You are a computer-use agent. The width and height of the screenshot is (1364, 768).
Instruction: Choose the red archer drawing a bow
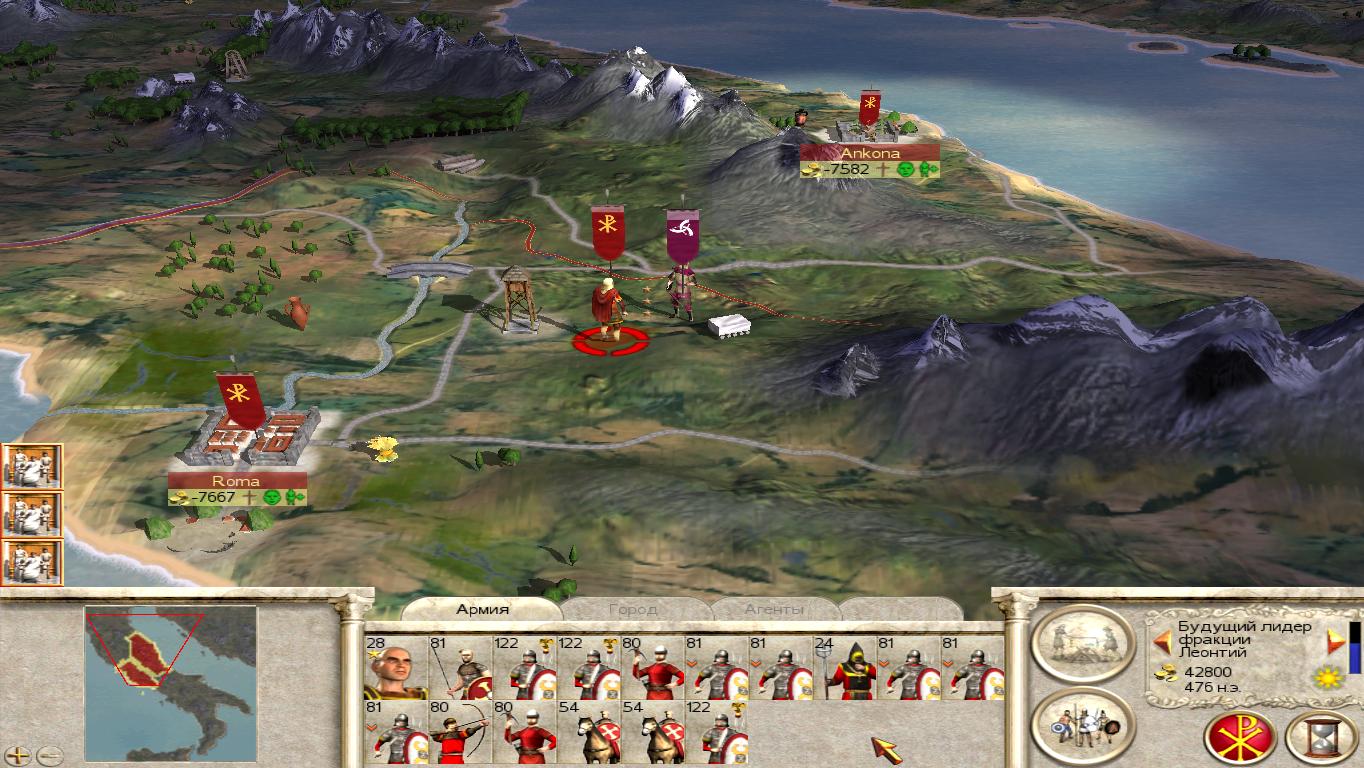pyautogui.click(x=458, y=732)
